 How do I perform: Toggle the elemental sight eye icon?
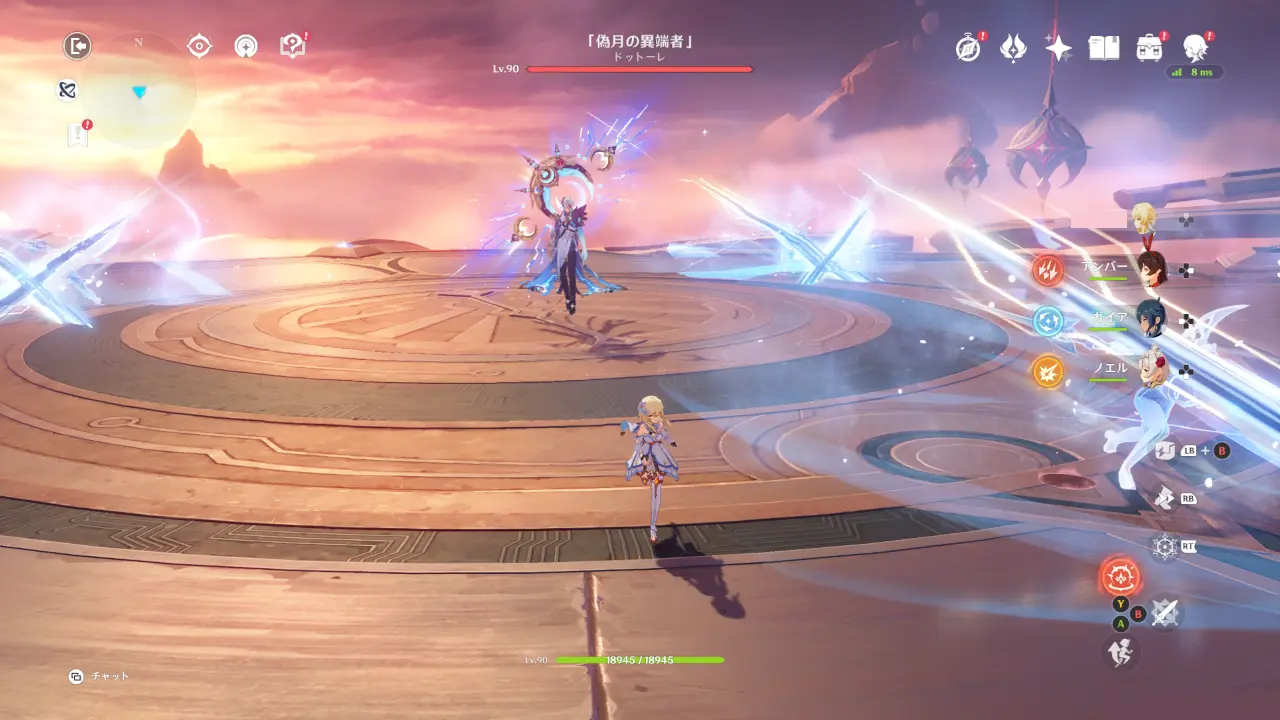point(200,46)
